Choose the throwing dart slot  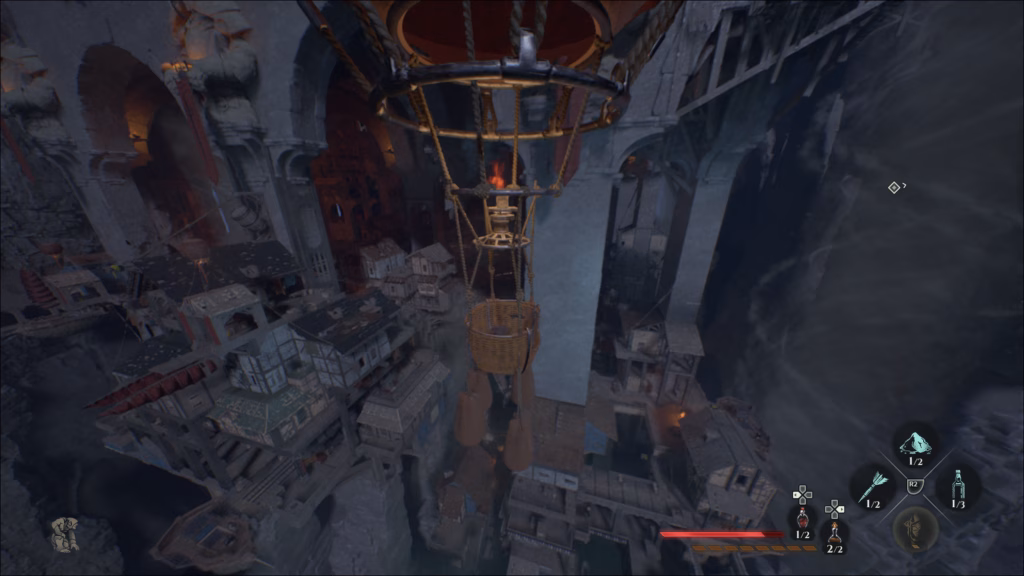click(871, 485)
